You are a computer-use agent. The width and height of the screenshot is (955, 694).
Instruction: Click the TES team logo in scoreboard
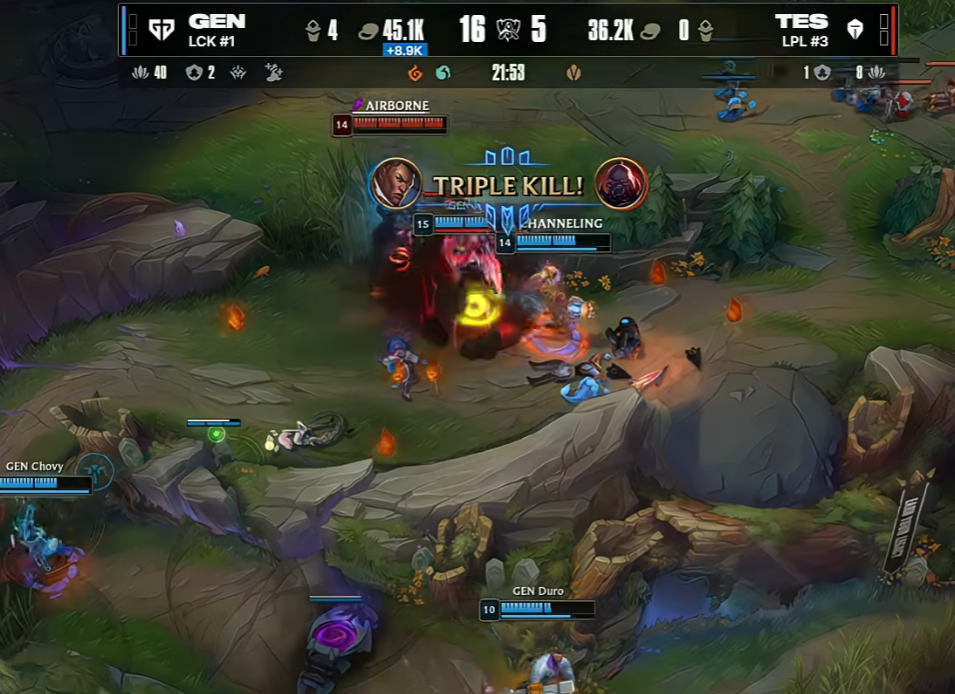(854, 30)
